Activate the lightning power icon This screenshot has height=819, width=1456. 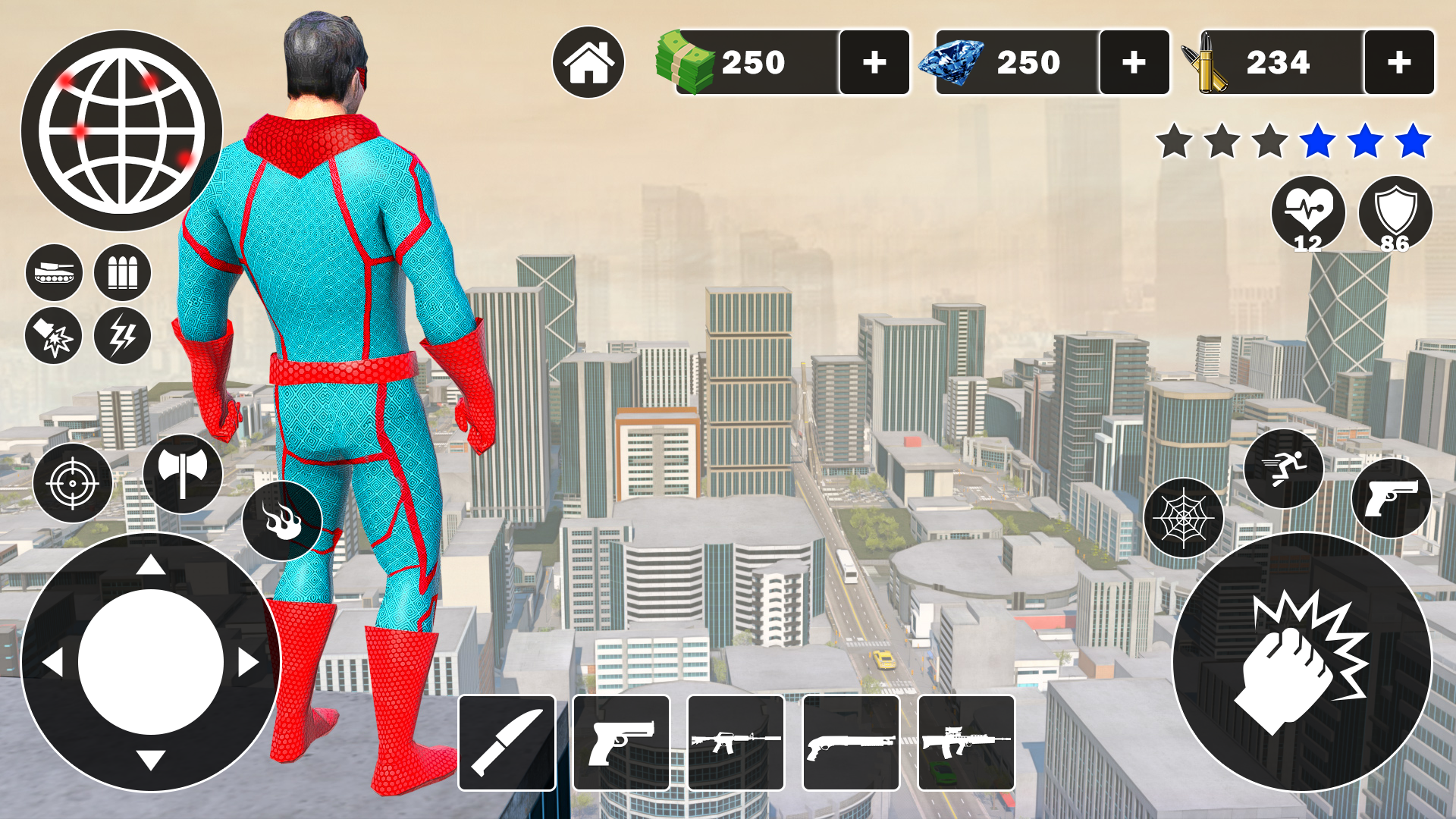[124, 337]
